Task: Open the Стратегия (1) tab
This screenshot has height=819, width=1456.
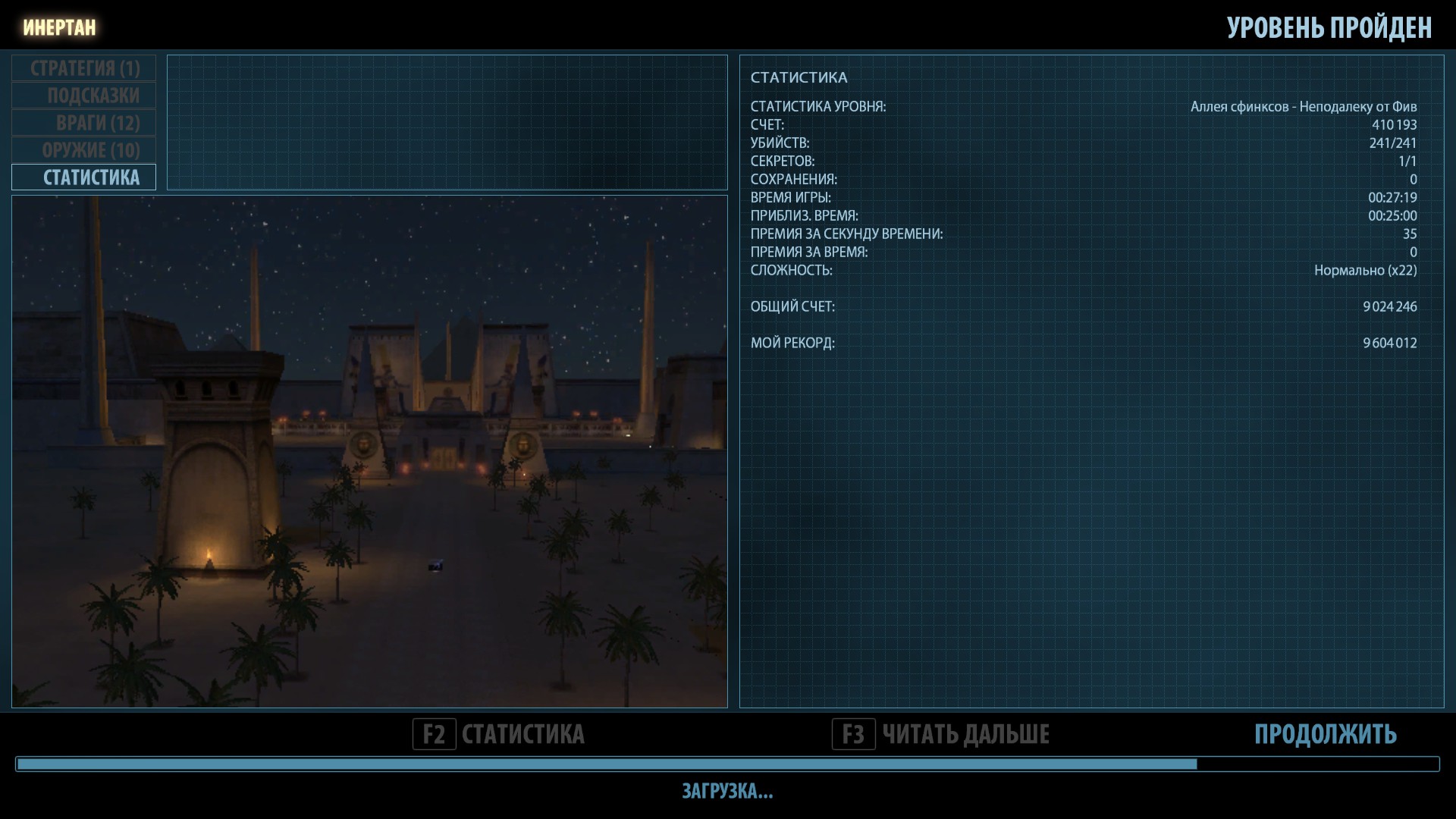Action: coord(84,68)
